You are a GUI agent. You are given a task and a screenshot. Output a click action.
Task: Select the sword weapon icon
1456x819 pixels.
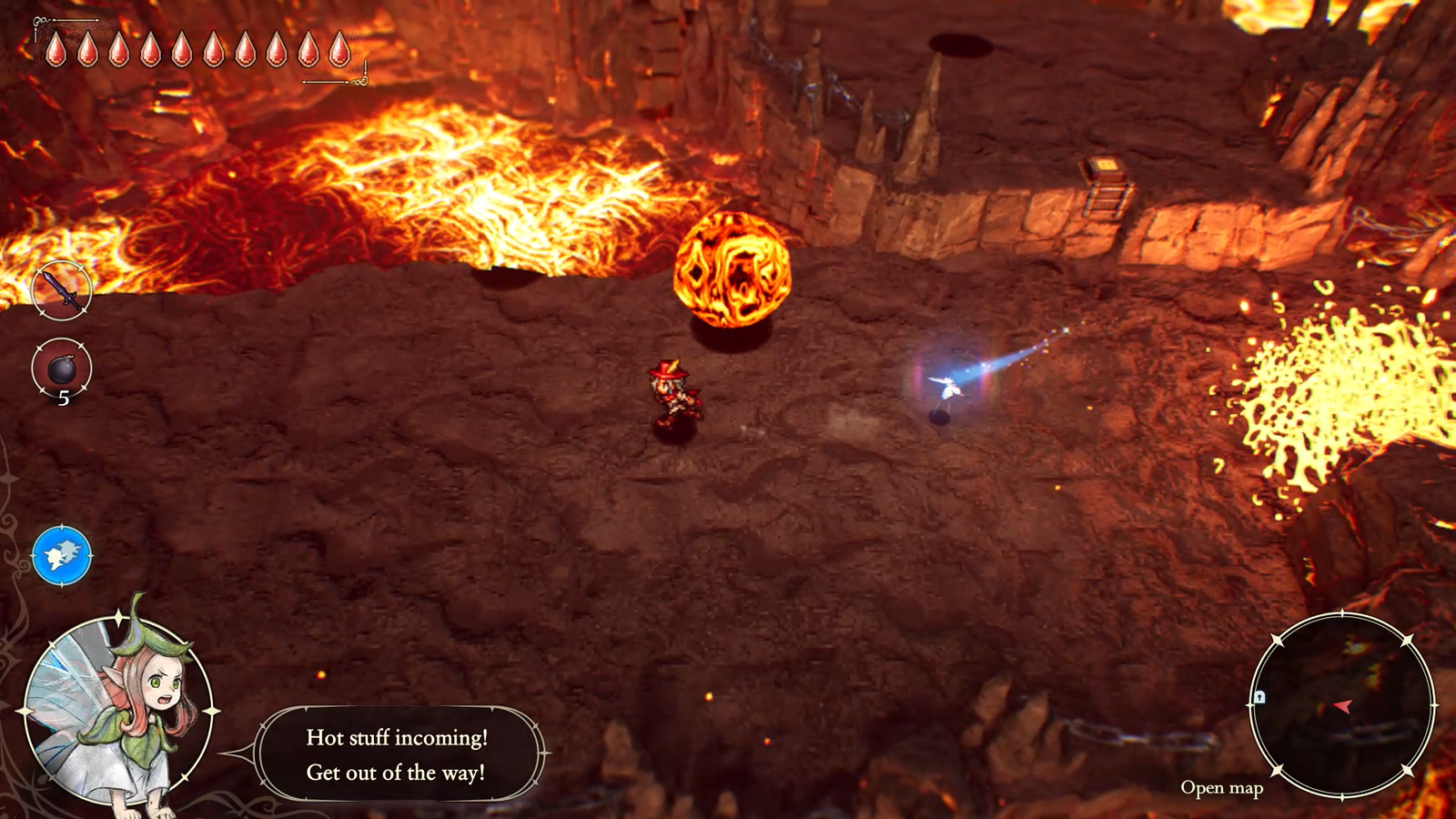(x=62, y=290)
